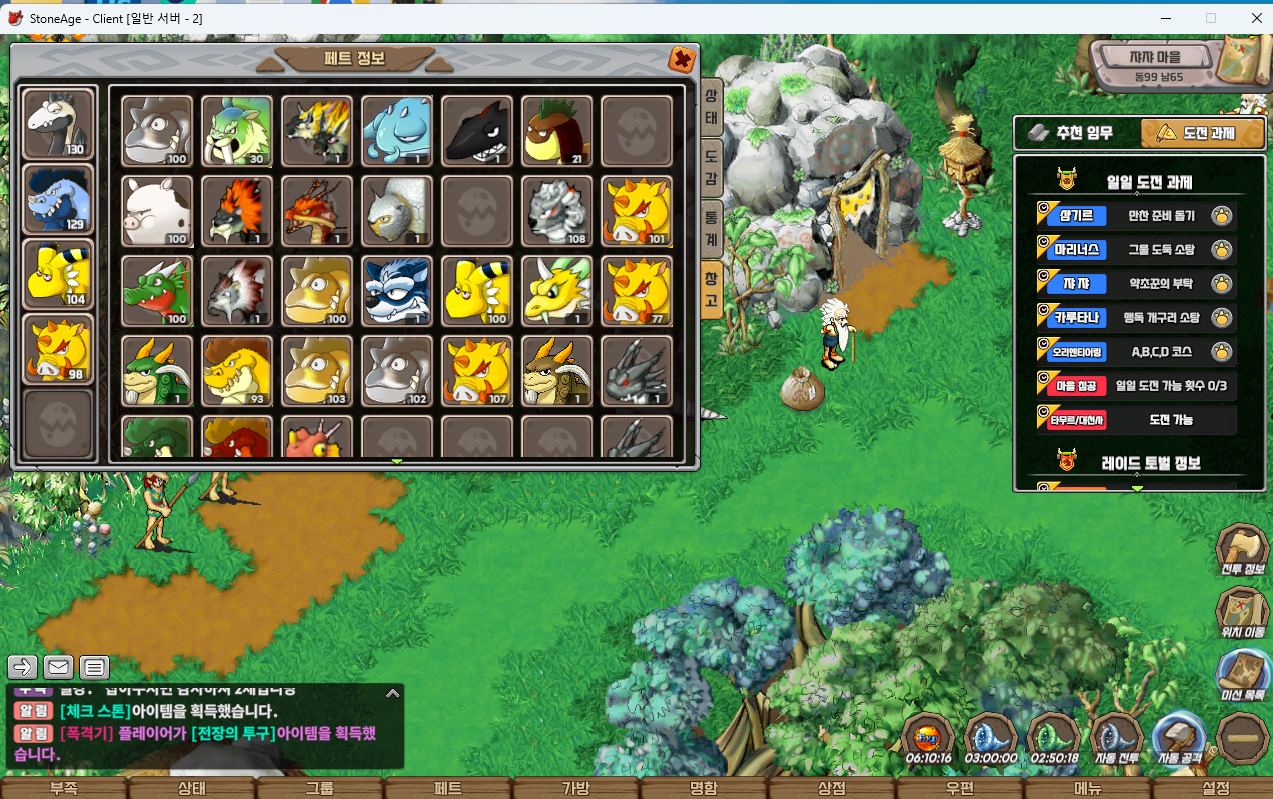Select the 샴기르 daily challenge row
The image size is (1273, 799).
1136,215
